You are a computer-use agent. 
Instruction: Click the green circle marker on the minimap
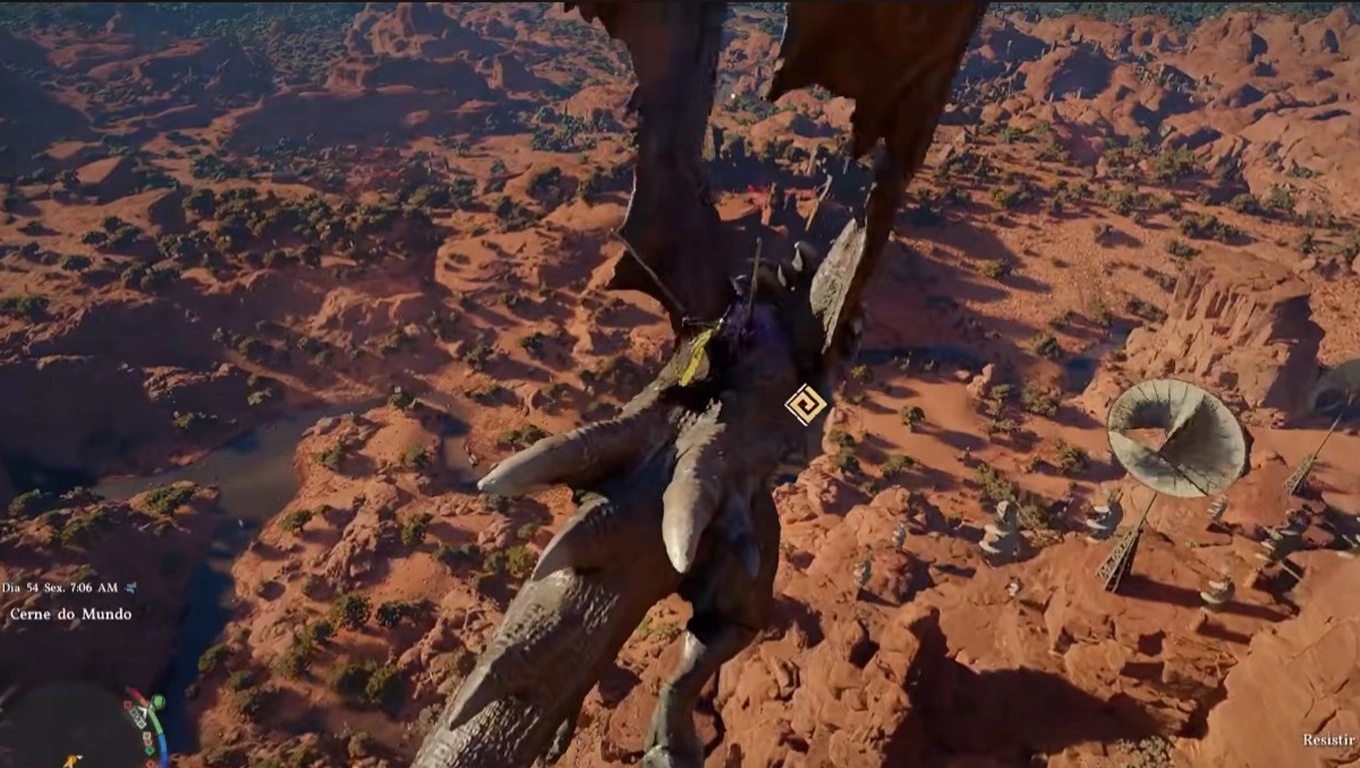(157, 701)
